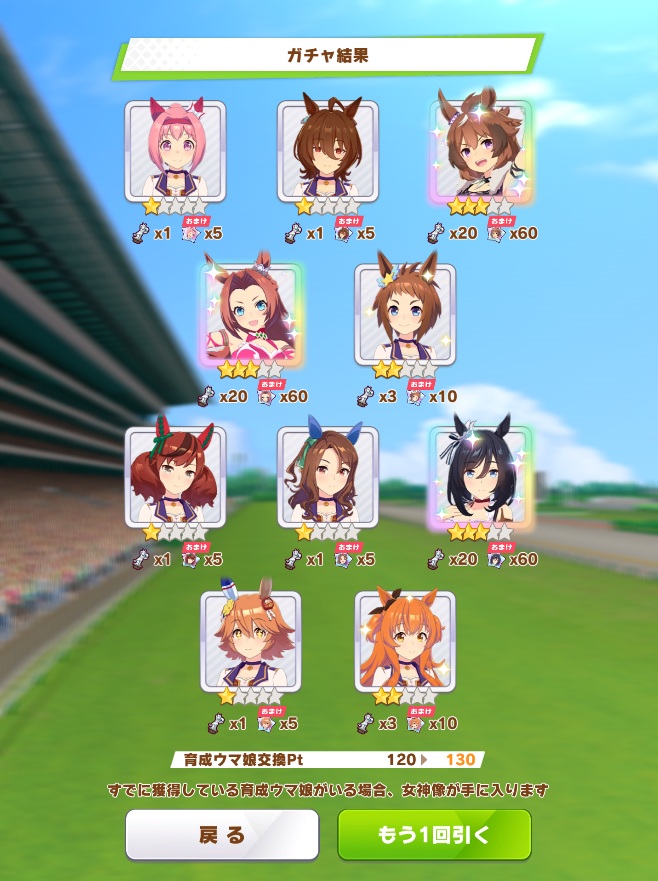Choose the red twin-drill haired girl card
This screenshot has width=658, height=881.
[175, 476]
